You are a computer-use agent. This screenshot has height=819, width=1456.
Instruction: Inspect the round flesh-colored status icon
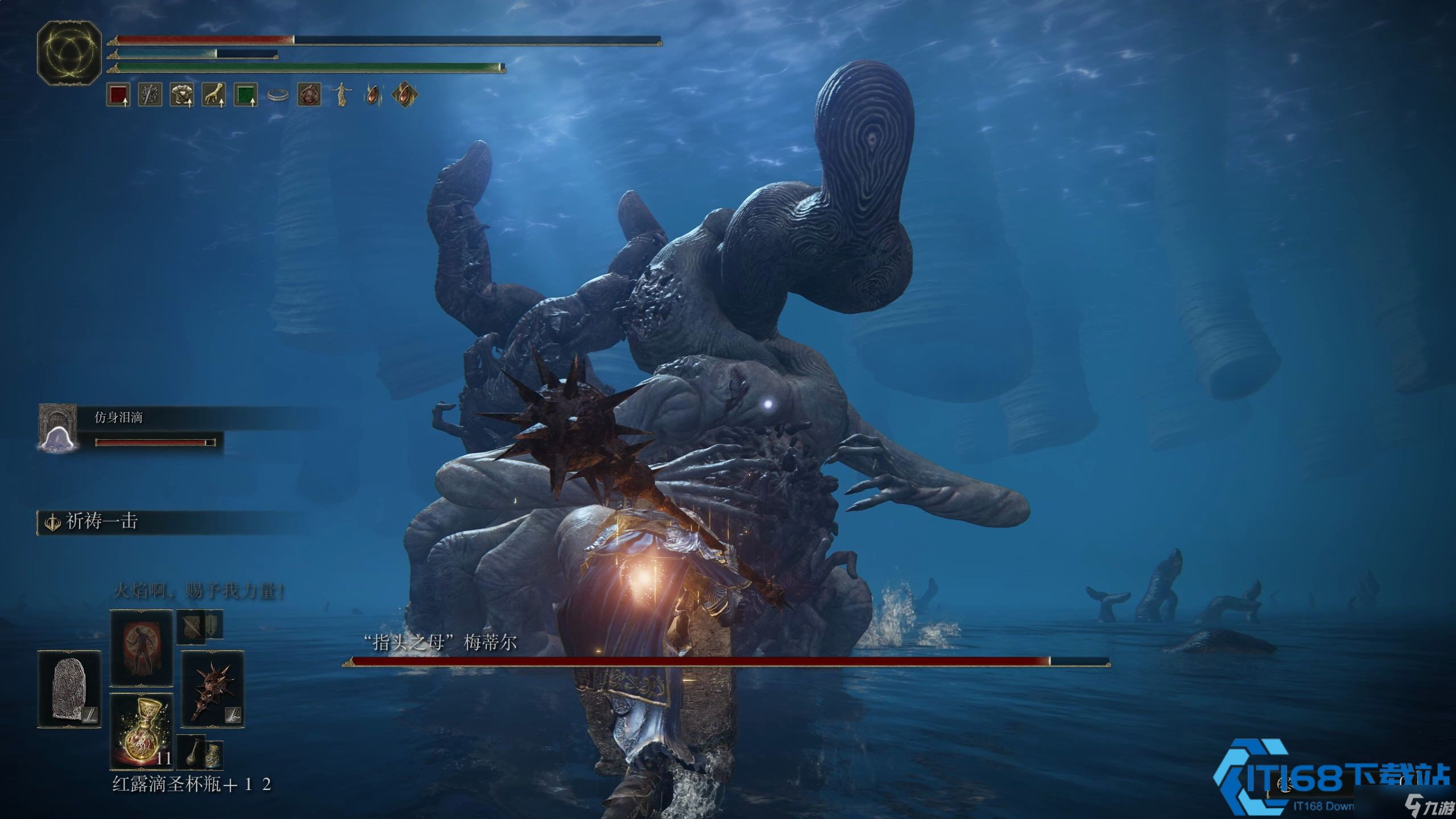coord(309,95)
